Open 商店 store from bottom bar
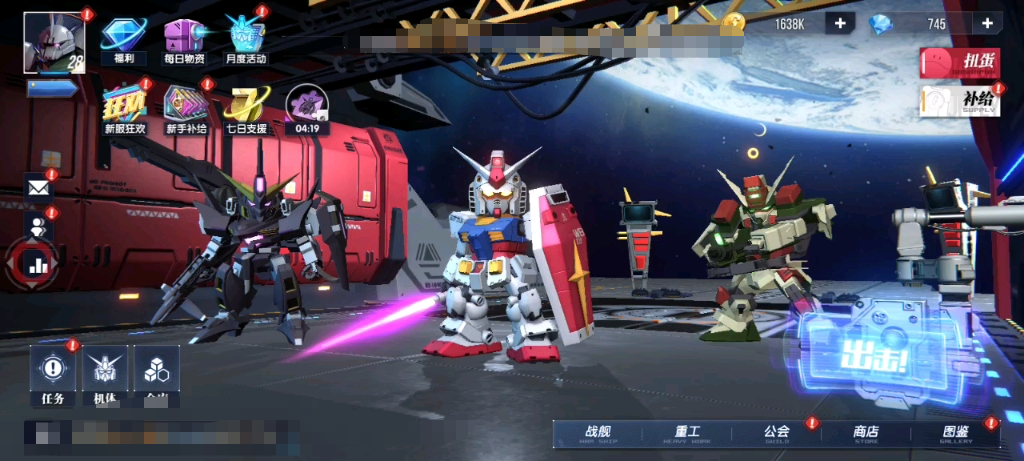Viewport: 1024px width, 461px height. click(866, 434)
